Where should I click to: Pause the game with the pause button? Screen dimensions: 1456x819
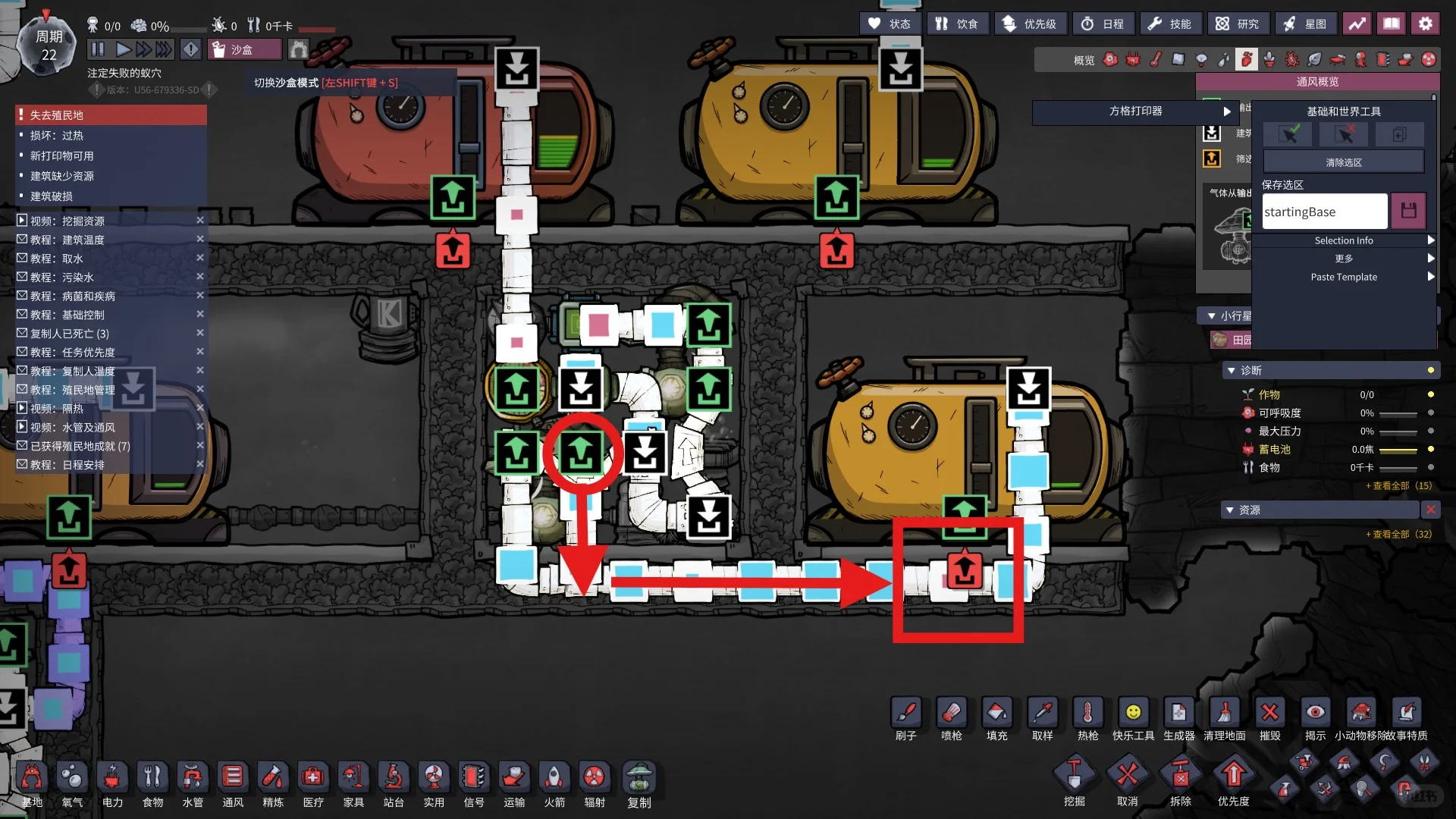98,50
